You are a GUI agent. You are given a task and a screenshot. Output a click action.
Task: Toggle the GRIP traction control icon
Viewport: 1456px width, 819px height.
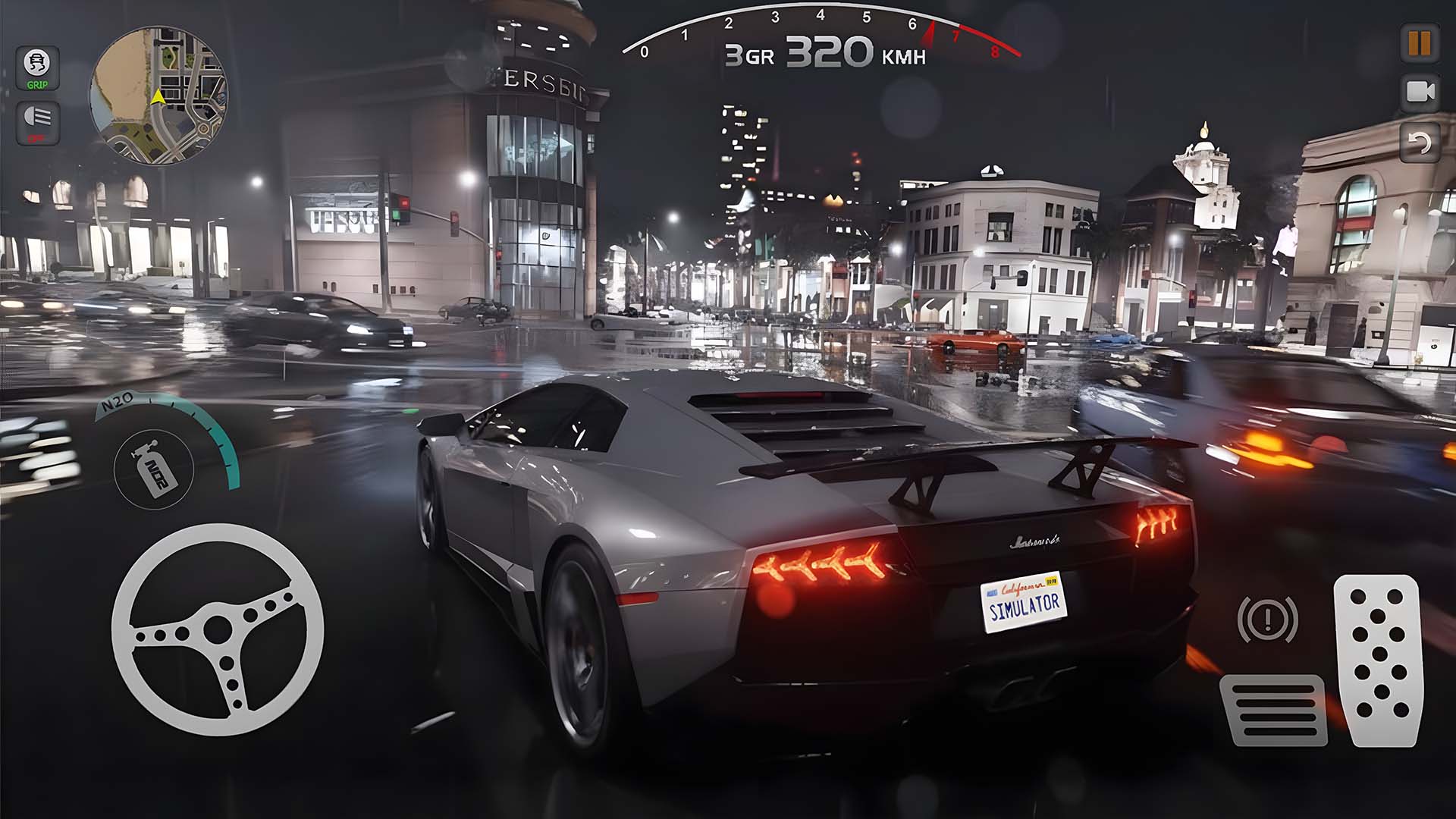(37, 68)
